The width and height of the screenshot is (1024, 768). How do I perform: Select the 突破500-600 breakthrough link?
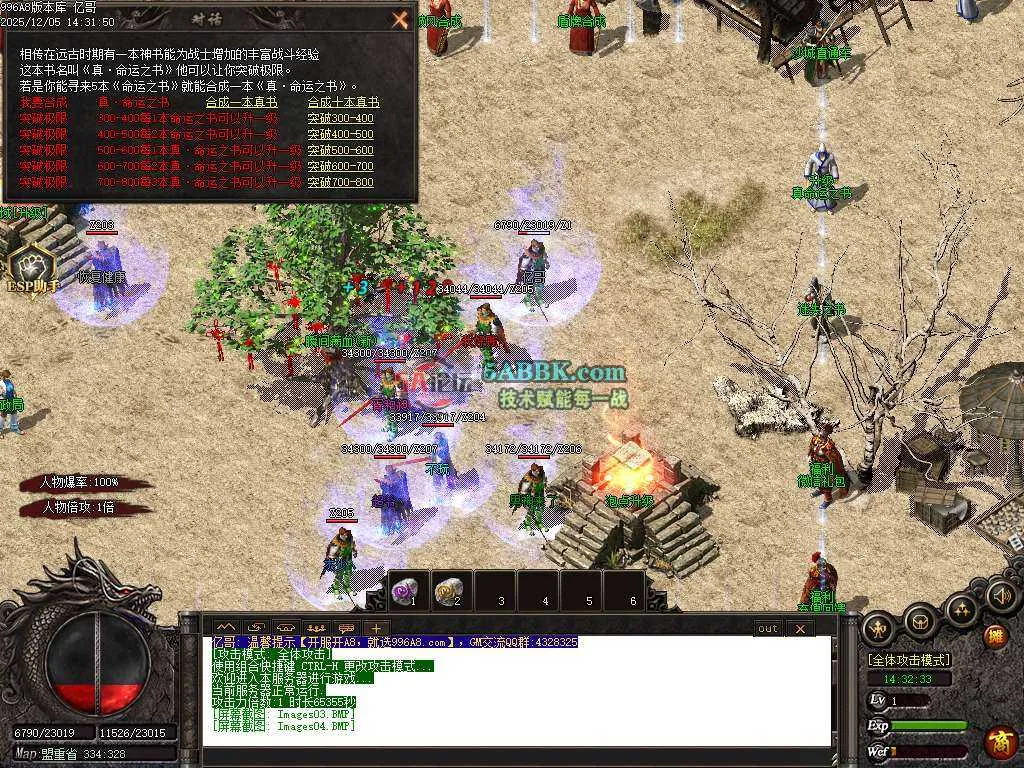pyautogui.click(x=340, y=150)
